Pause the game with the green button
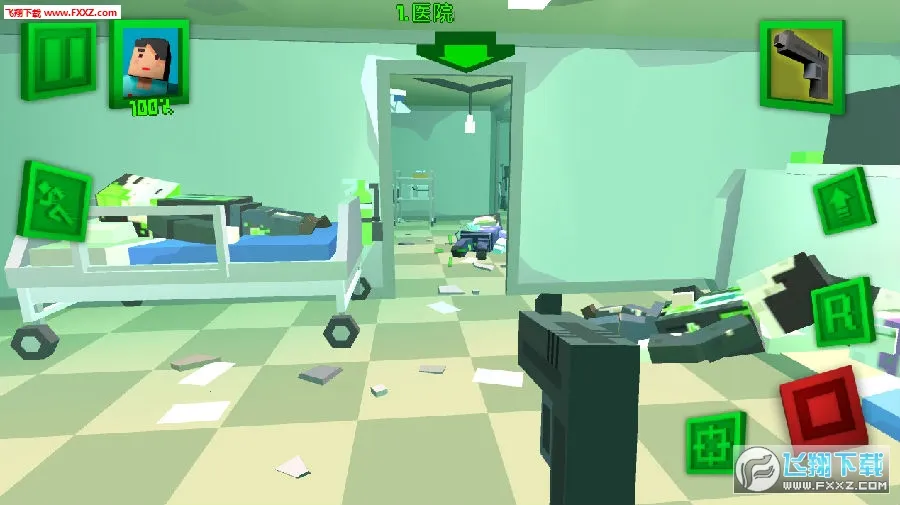The image size is (900, 505). pos(58,58)
